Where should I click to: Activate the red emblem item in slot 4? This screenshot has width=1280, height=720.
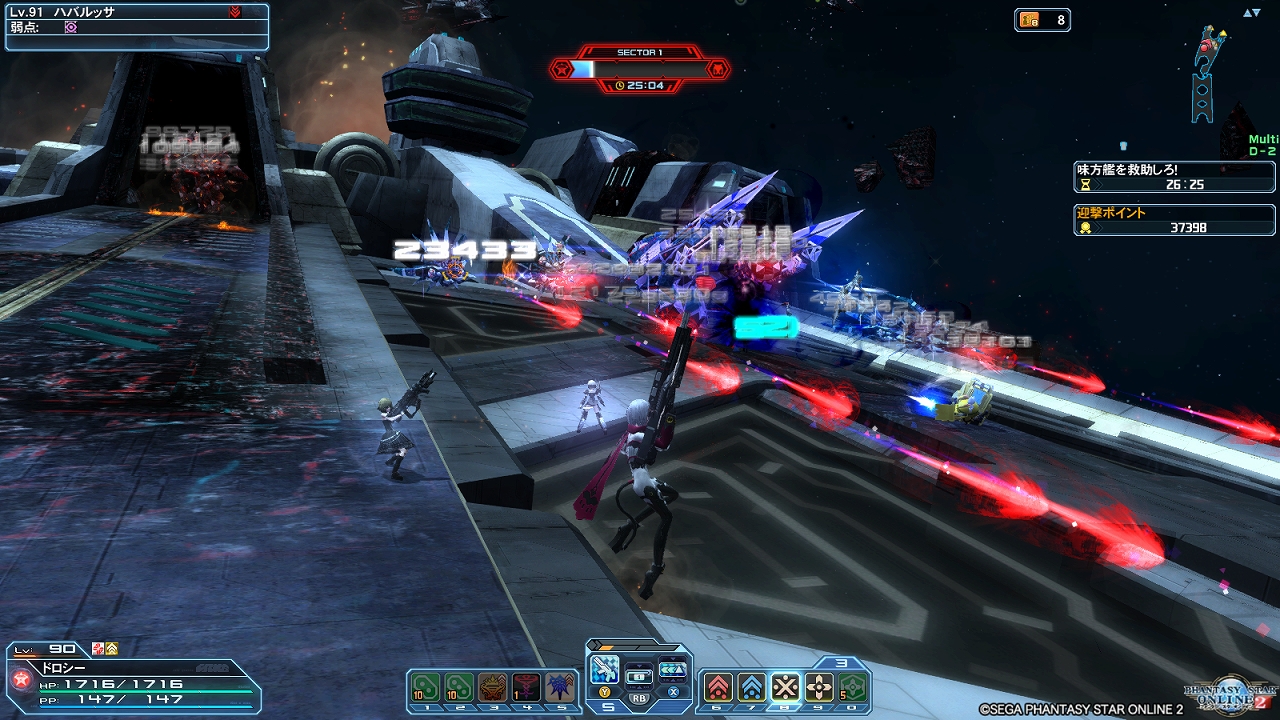[525, 687]
